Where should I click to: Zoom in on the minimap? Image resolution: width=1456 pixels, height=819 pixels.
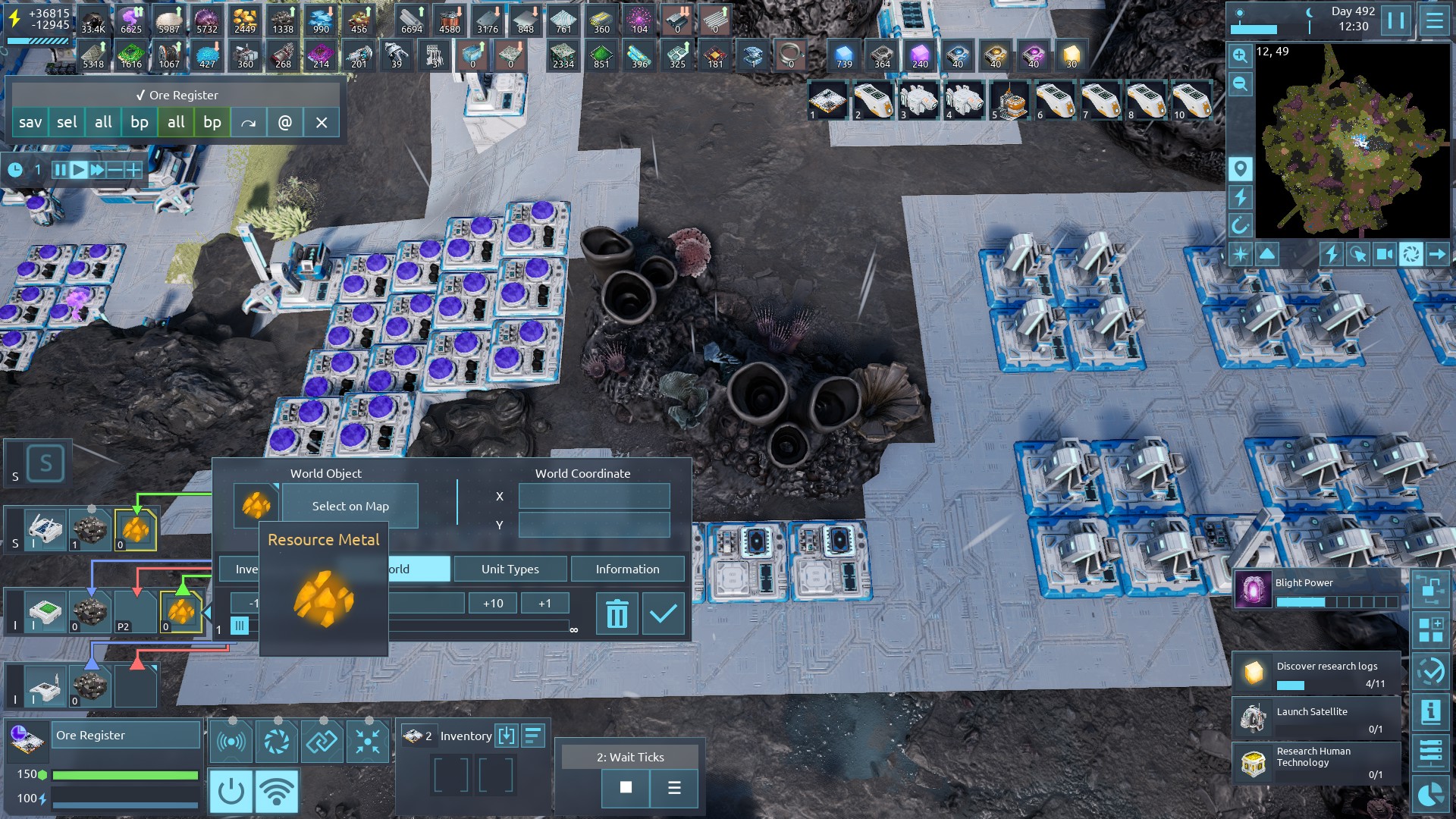click(x=1240, y=55)
